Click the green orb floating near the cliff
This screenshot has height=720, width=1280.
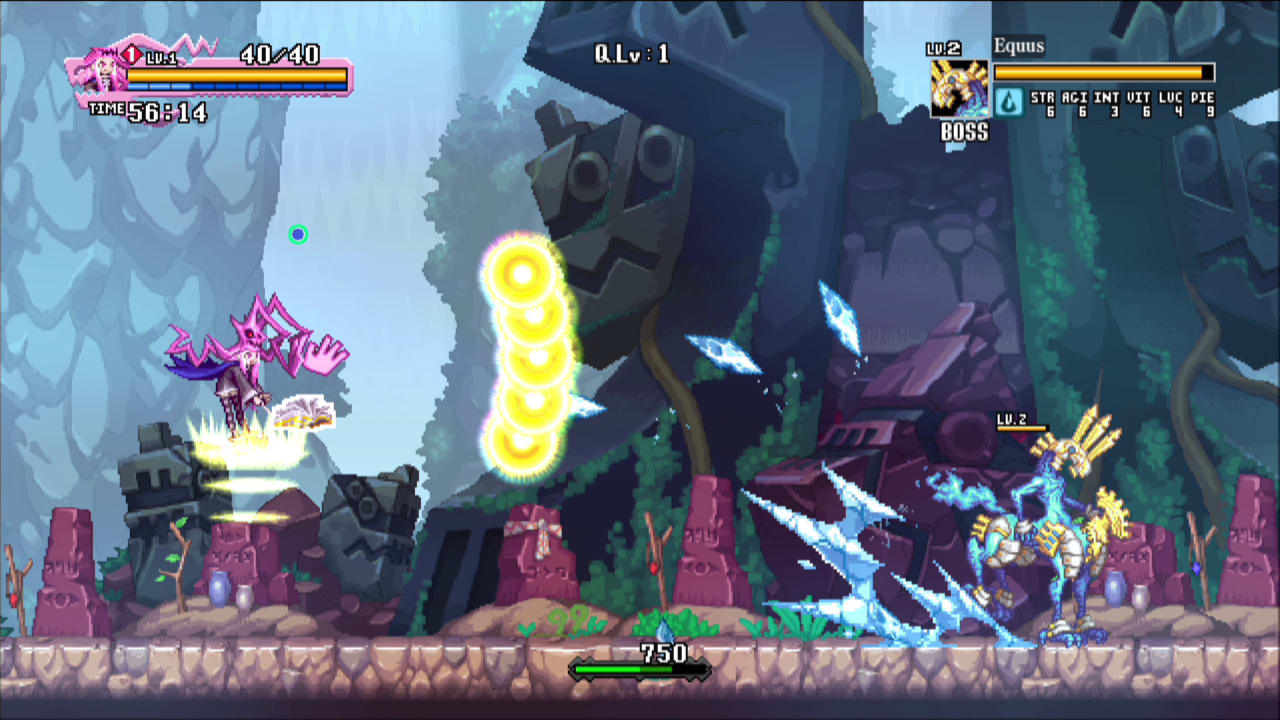(x=298, y=234)
